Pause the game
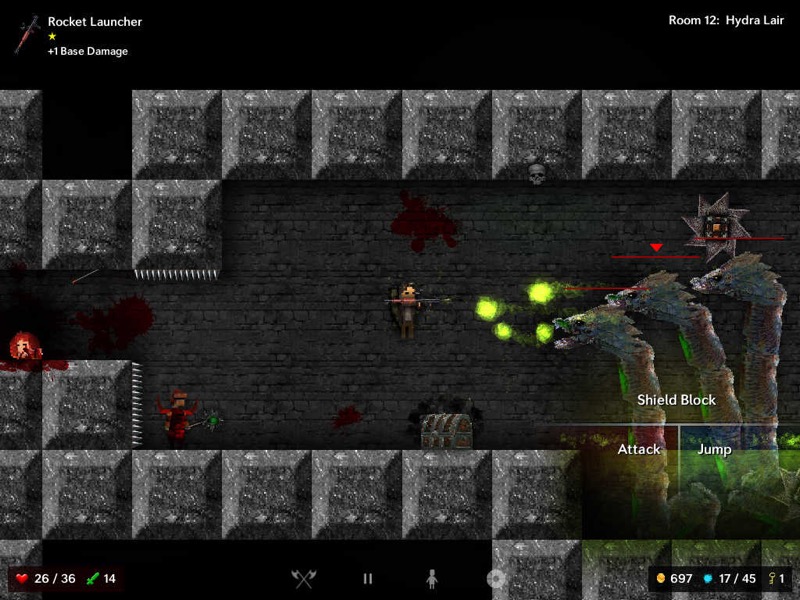This screenshot has height=600, width=800. tap(368, 578)
